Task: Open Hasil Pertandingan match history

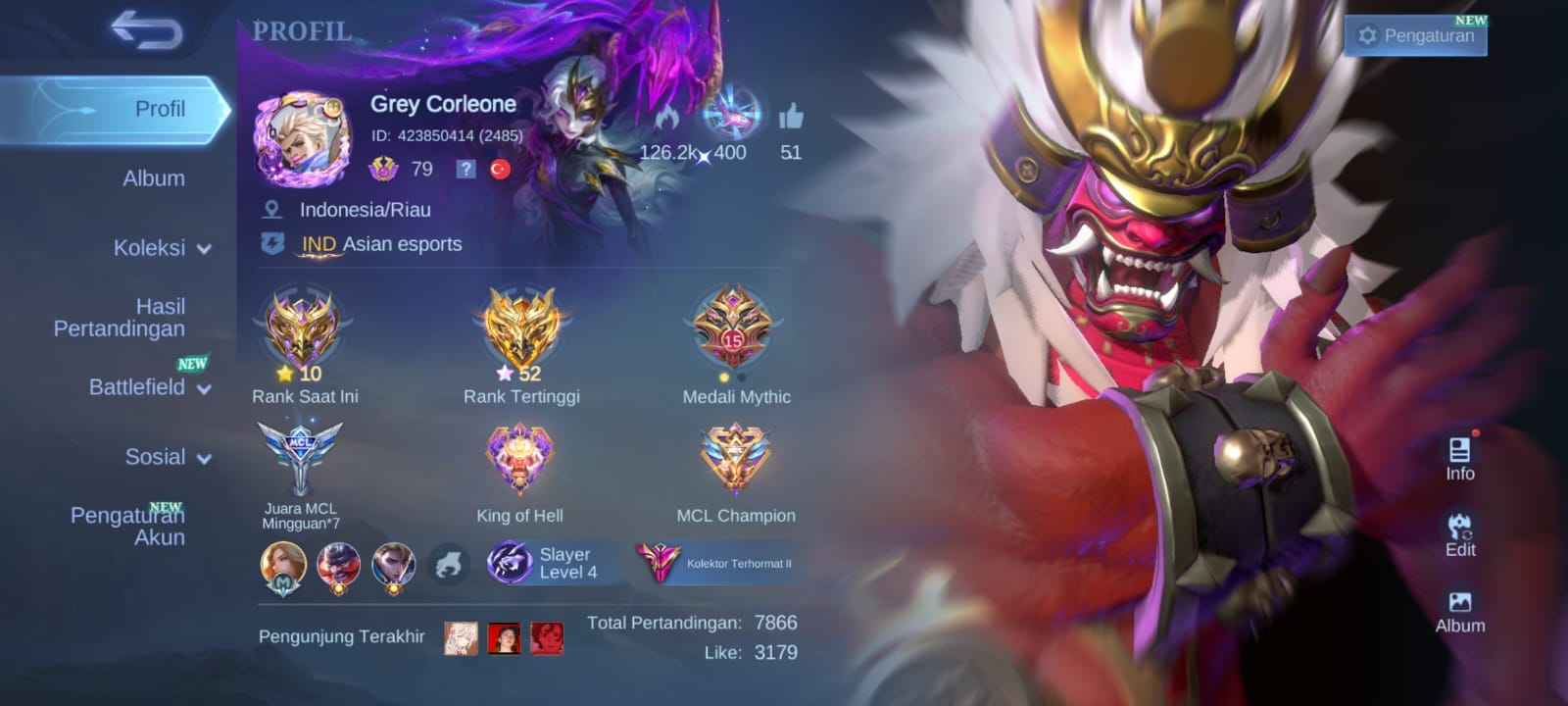Action: point(120,318)
